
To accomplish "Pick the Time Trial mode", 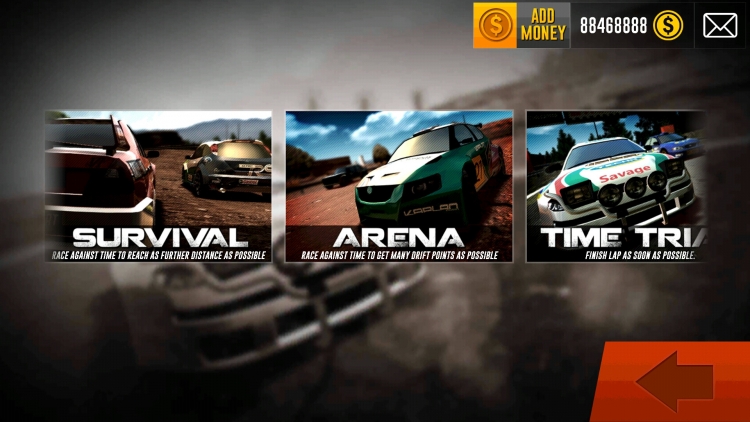I will click(616, 186).
